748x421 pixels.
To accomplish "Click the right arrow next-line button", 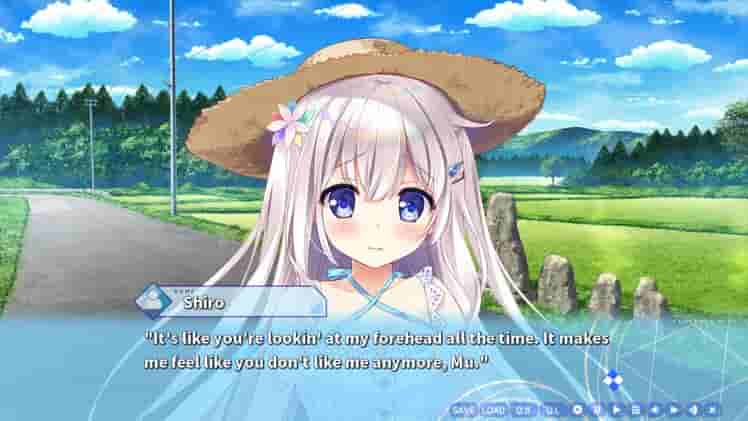I will pos(674,410).
